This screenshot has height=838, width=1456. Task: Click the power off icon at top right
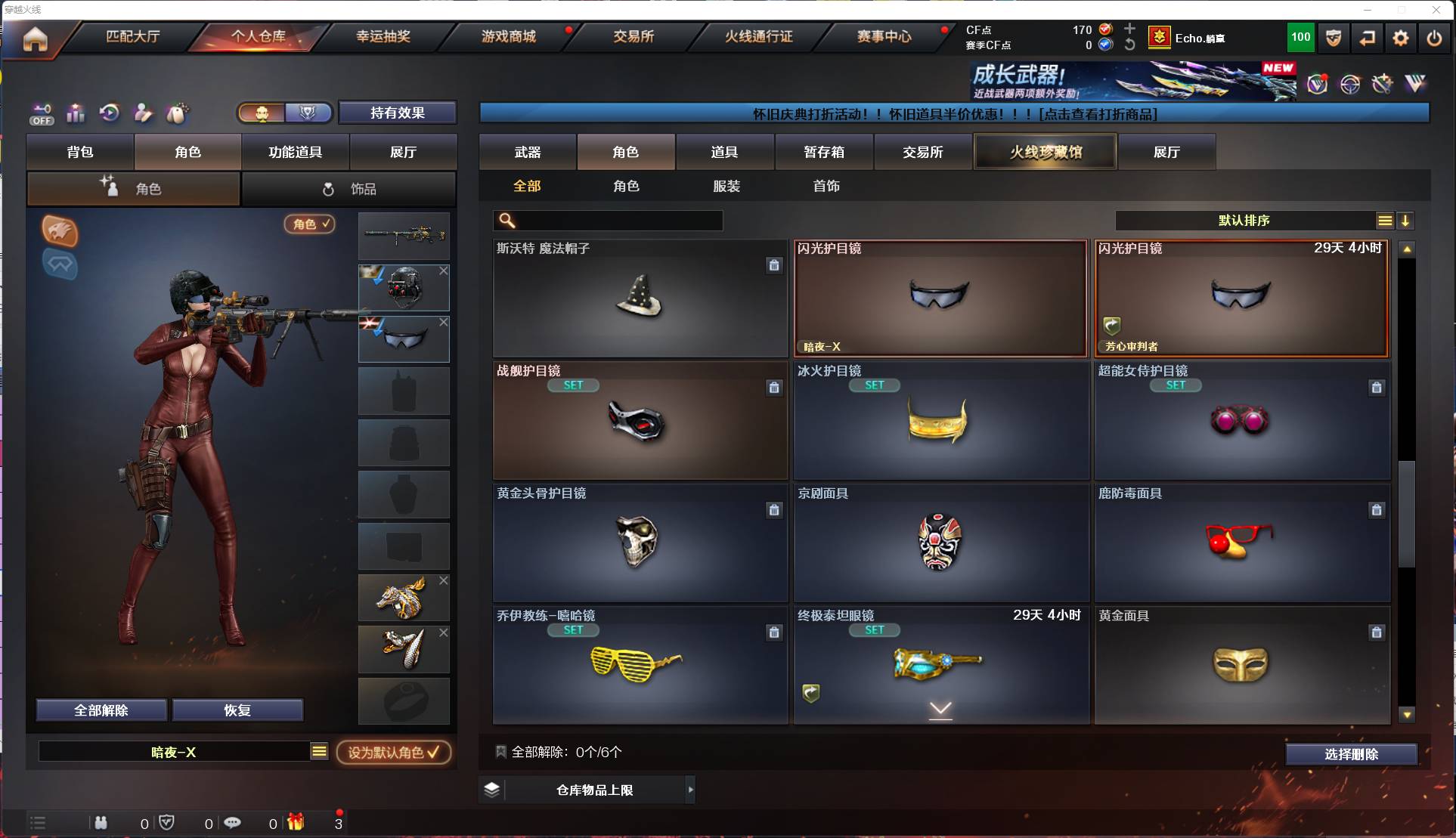(x=1434, y=38)
